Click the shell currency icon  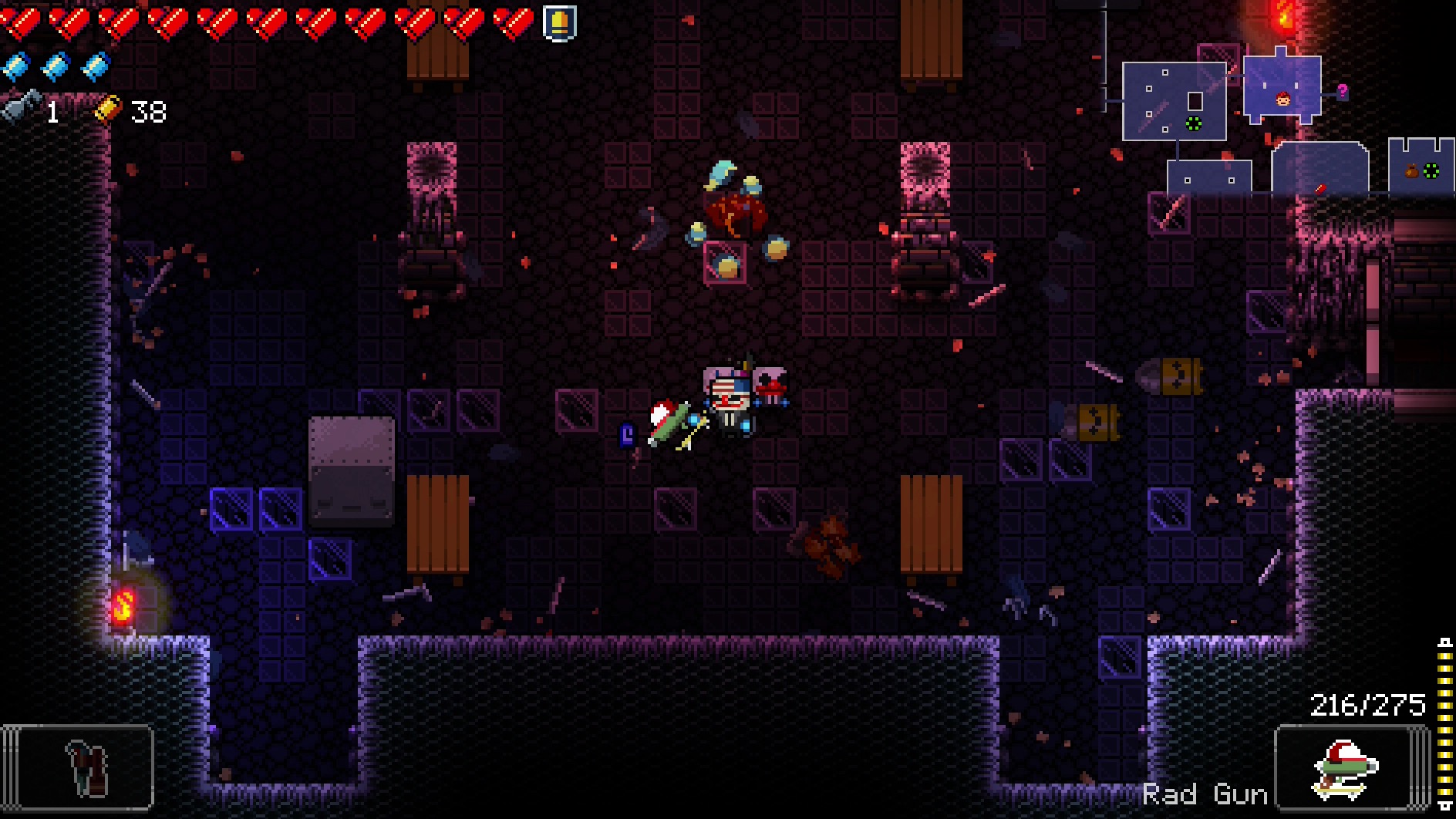pyautogui.click(x=108, y=110)
